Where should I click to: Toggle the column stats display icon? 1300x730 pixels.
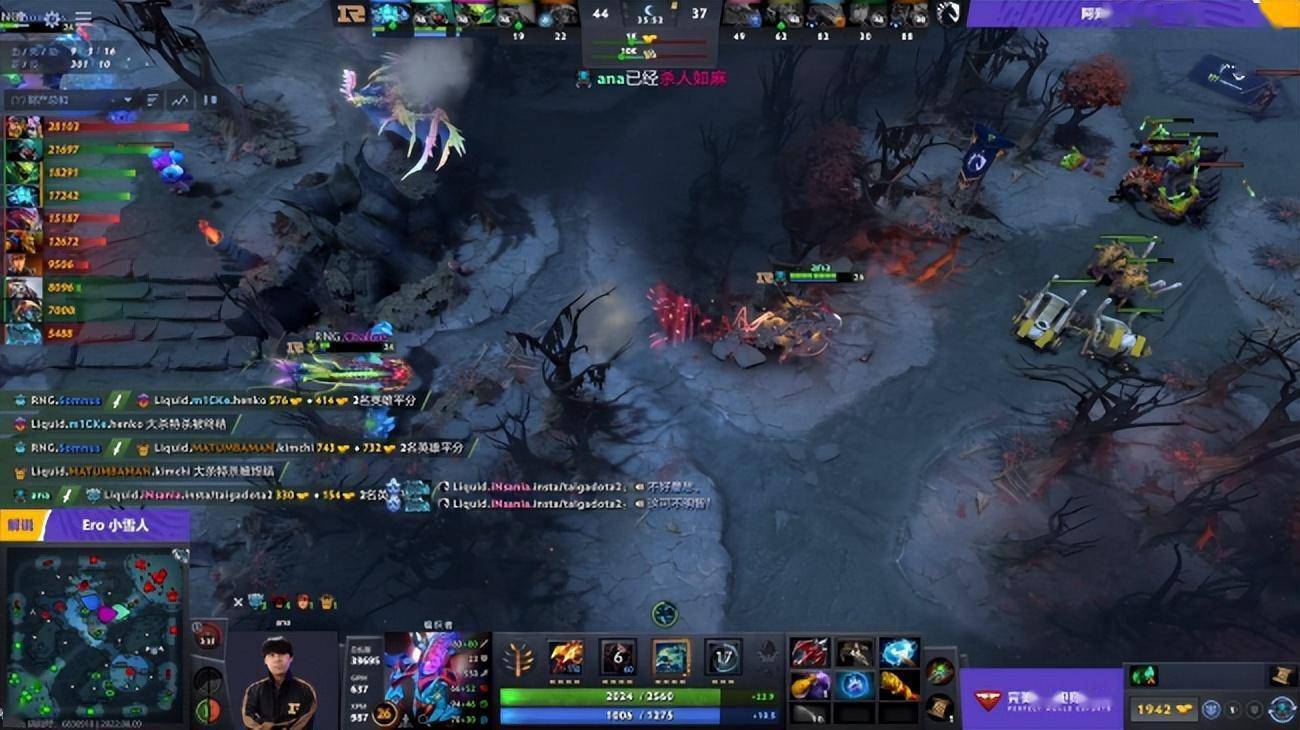coord(152,100)
